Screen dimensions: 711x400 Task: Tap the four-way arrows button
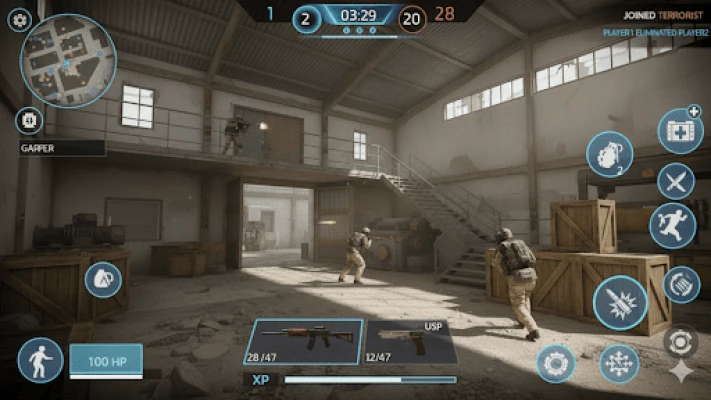pyautogui.click(x=619, y=363)
